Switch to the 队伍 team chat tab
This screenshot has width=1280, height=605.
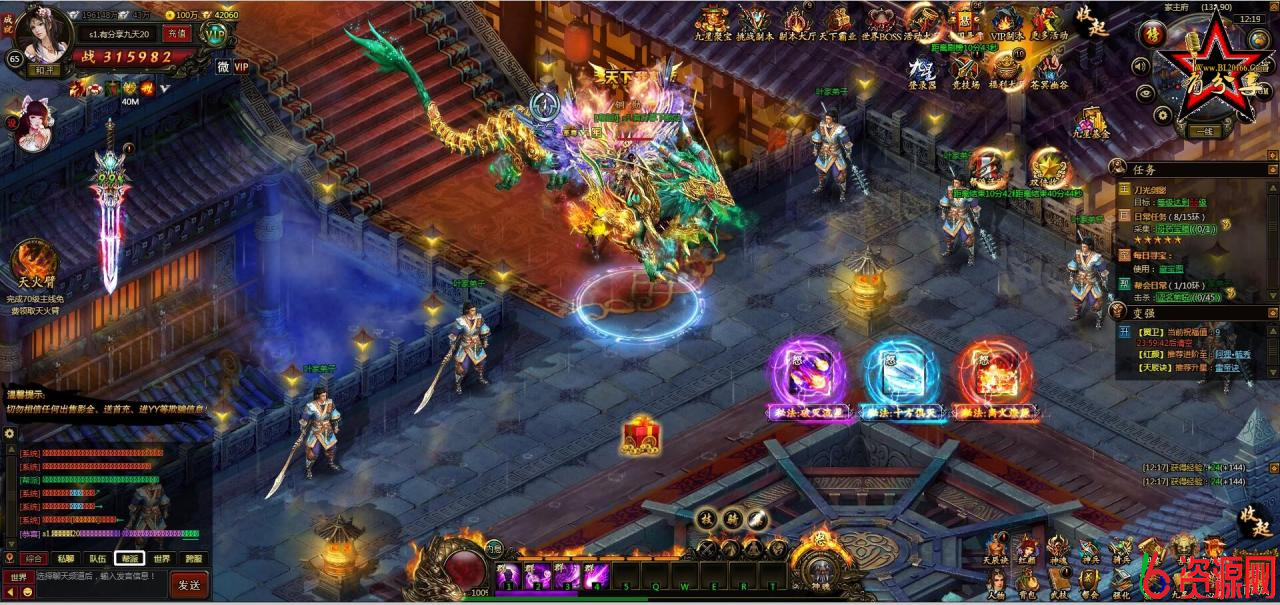coord(97,559)
